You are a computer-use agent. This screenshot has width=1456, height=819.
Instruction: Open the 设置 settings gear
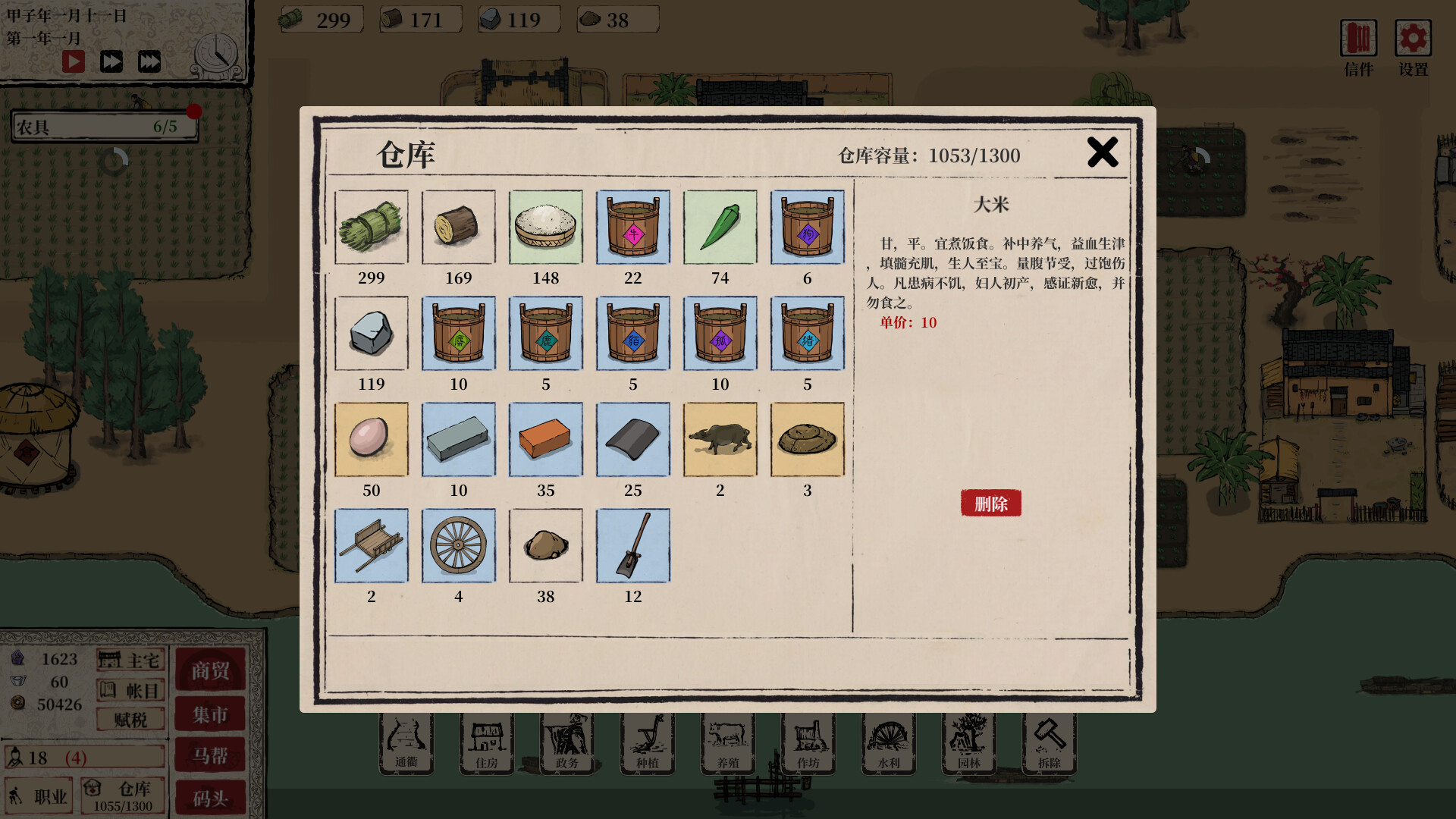[1411, 38]
